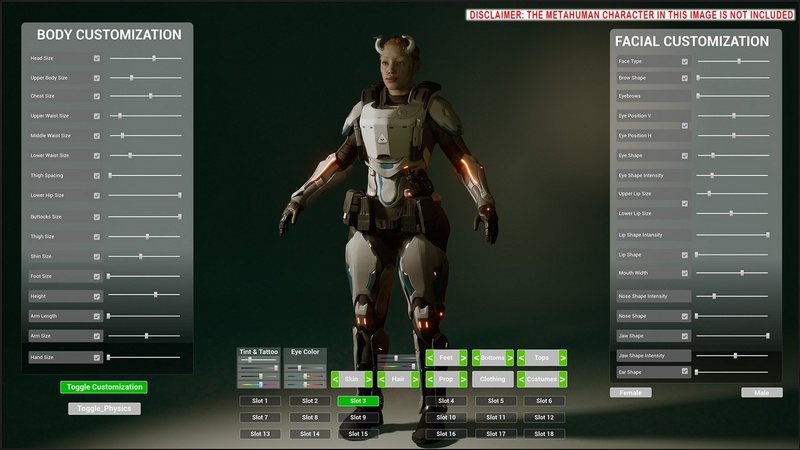
Task: Advance to next Costumes option
Action: coord(563,379)
